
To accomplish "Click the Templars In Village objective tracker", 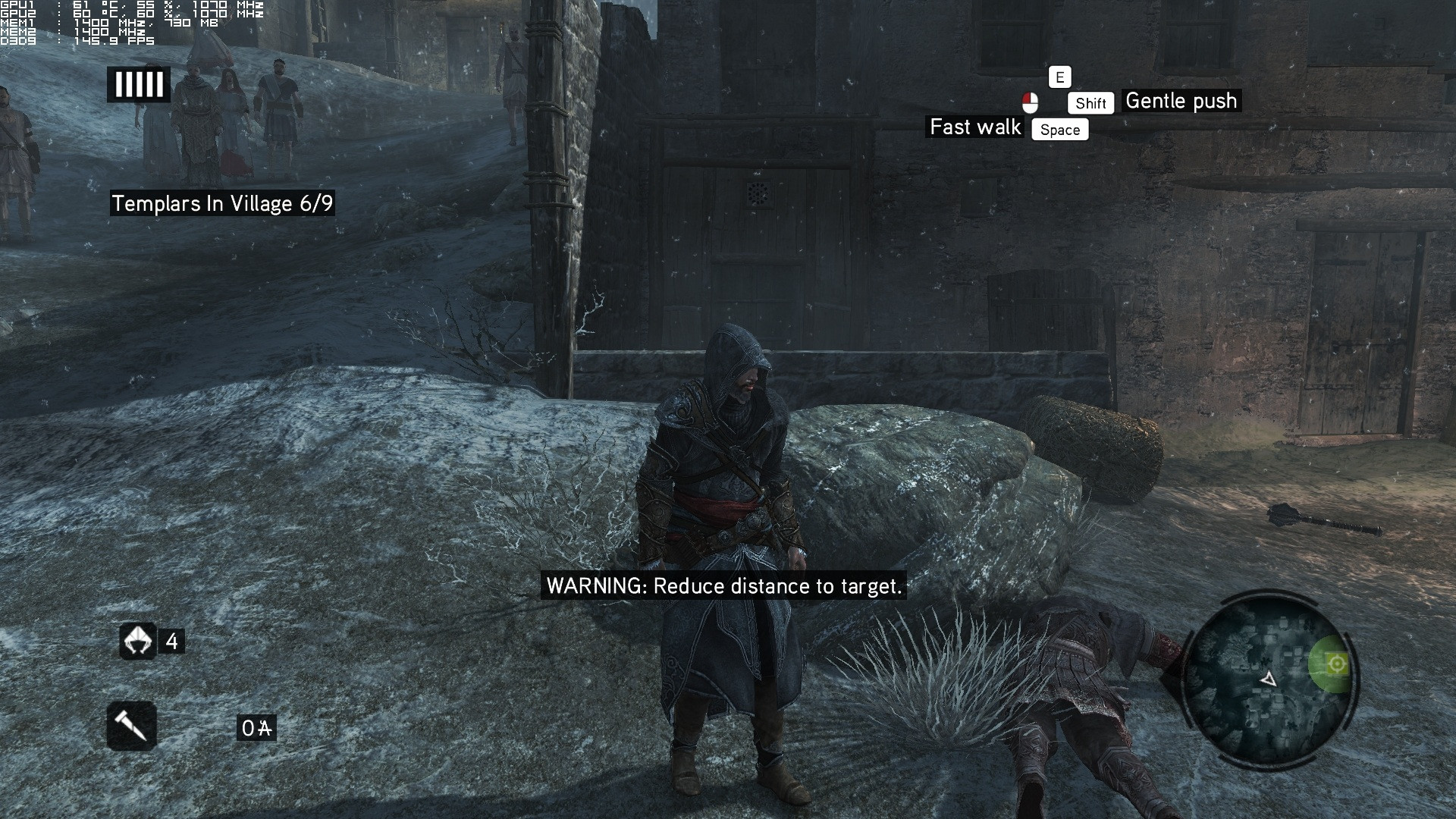I will (222, 203).
